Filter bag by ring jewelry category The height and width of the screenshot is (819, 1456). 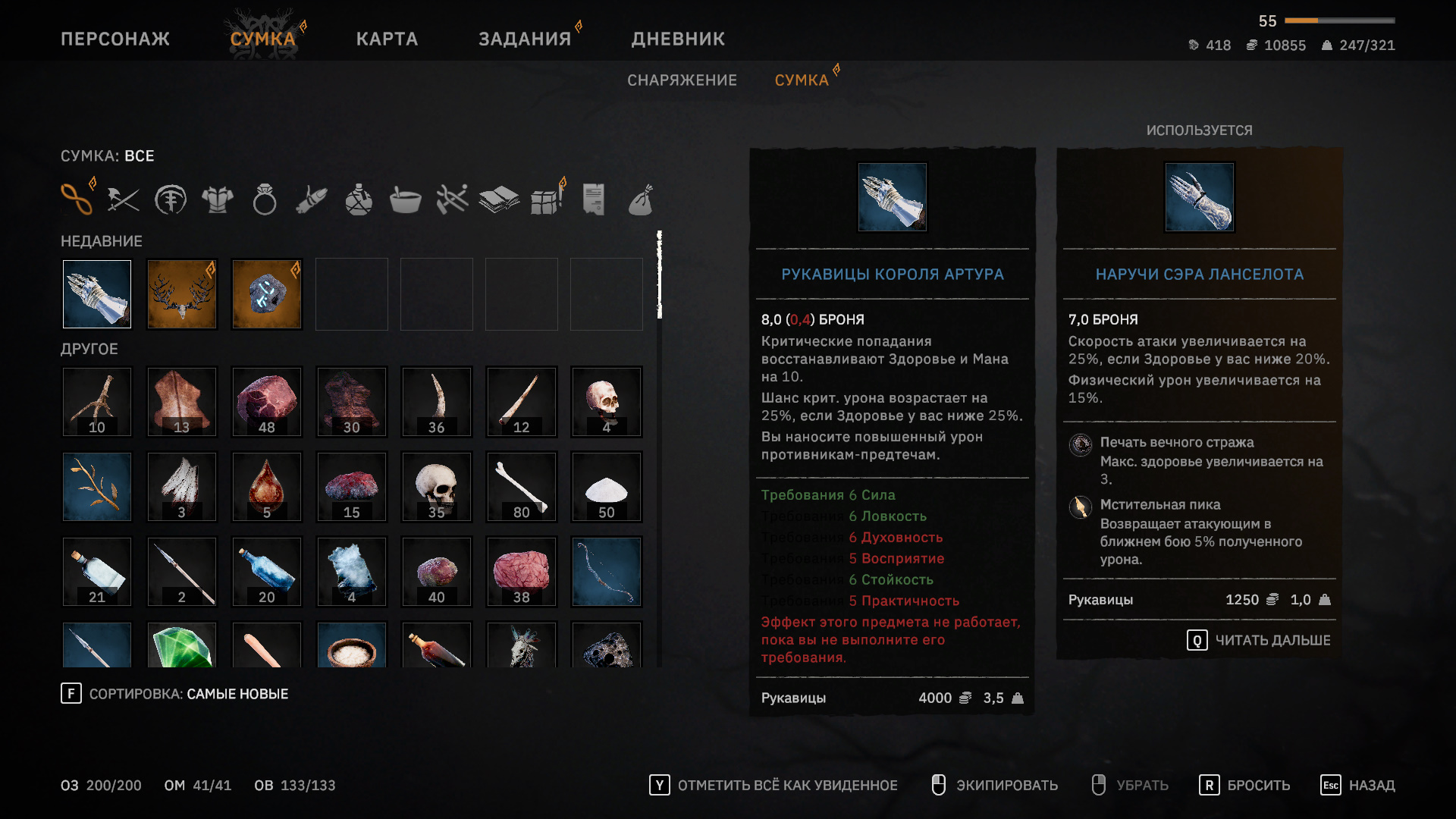coord(265,200)
